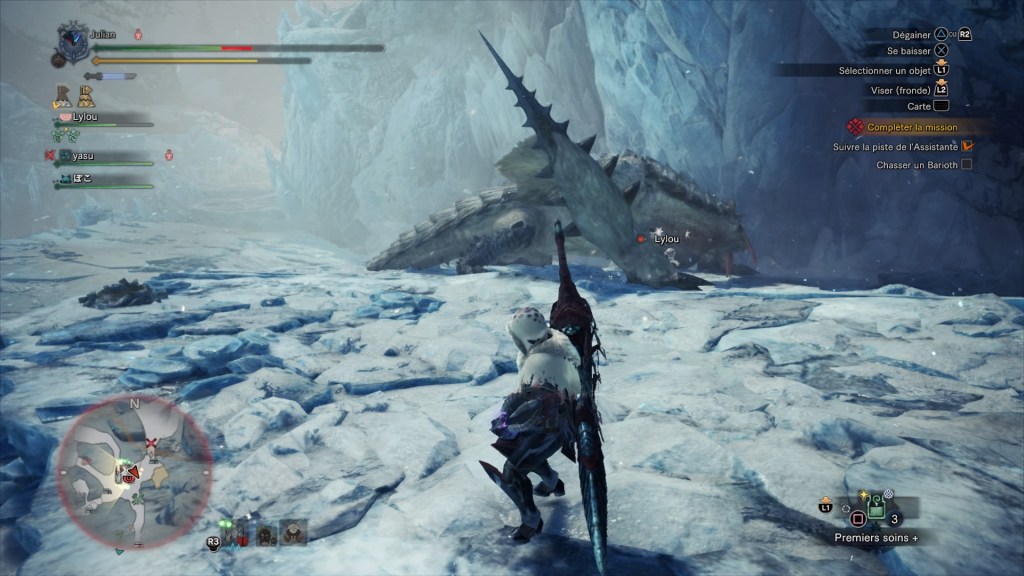The image size is (1024, 576).
Task: Select the first monster icon beside the minimap
Action: coord(235,531)
